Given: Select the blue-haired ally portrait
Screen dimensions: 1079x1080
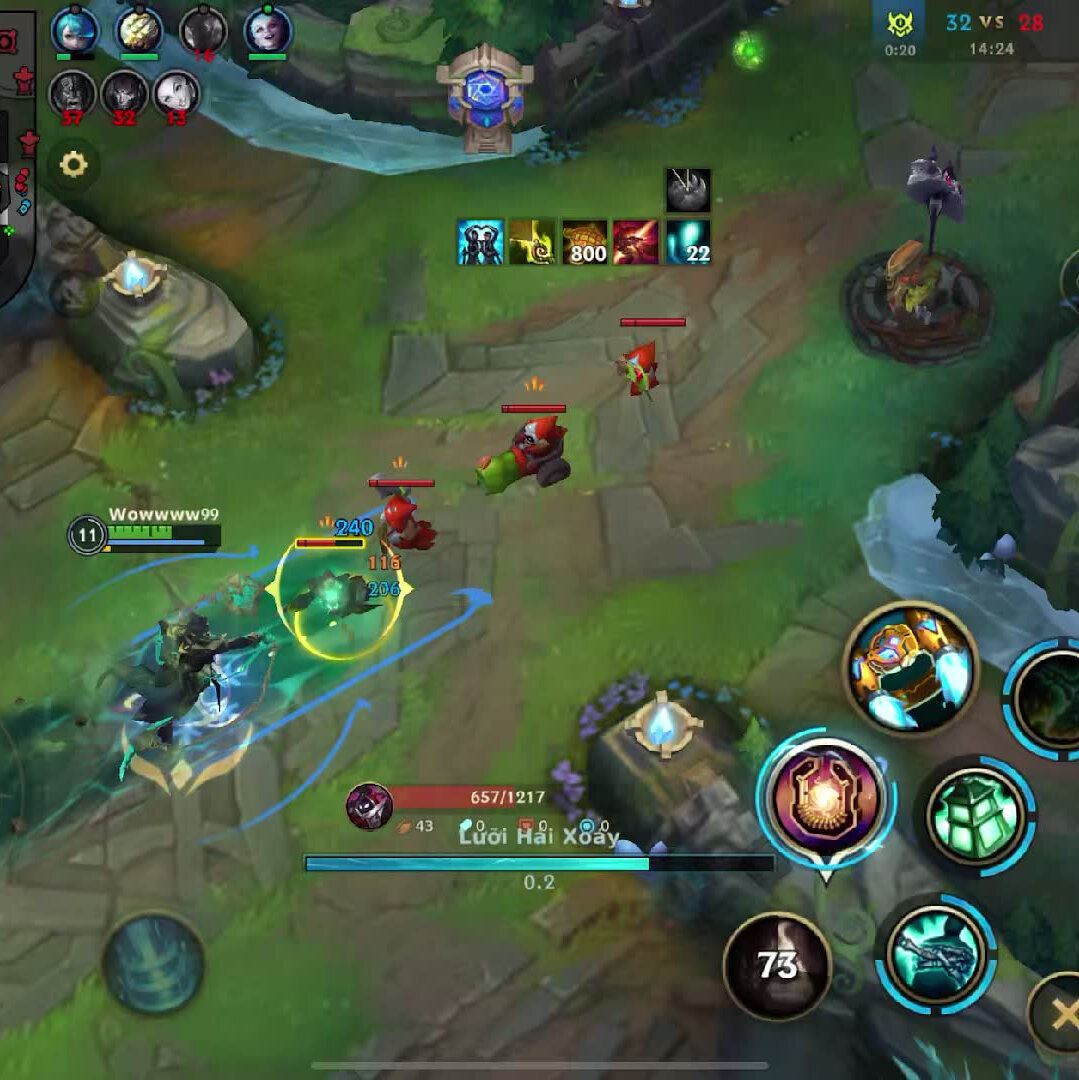Looking at the screenshot, I should tap(75, 29).
